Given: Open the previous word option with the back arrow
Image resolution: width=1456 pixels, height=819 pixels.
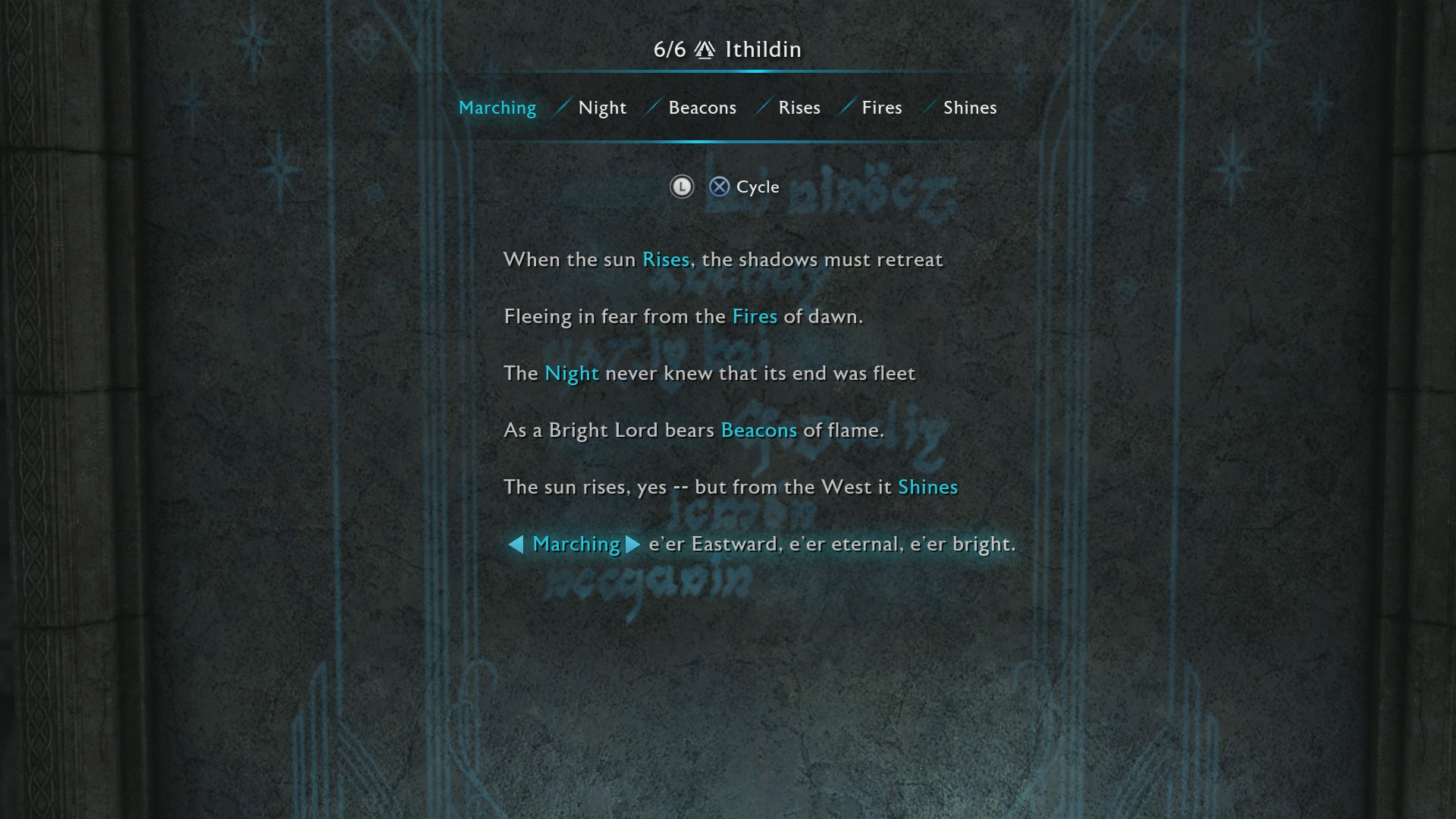Looking at the screenshot, I should tap(517, 544).
